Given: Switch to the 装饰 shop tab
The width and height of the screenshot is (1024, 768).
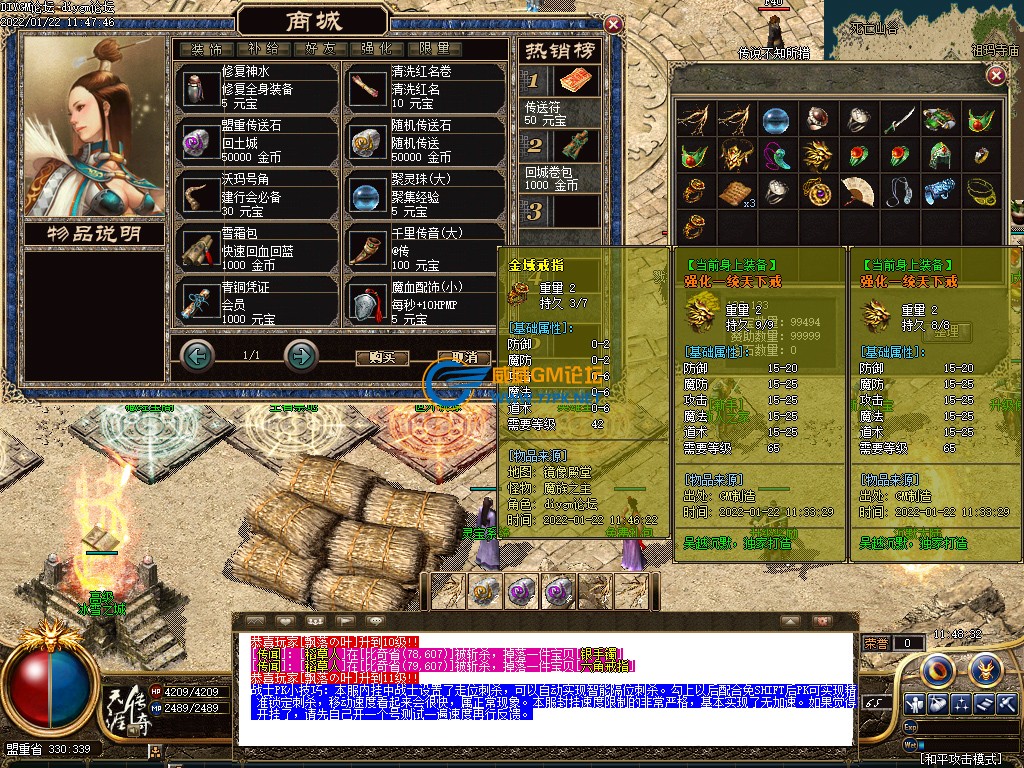Looking at the screenshot, I should (207, 48).
